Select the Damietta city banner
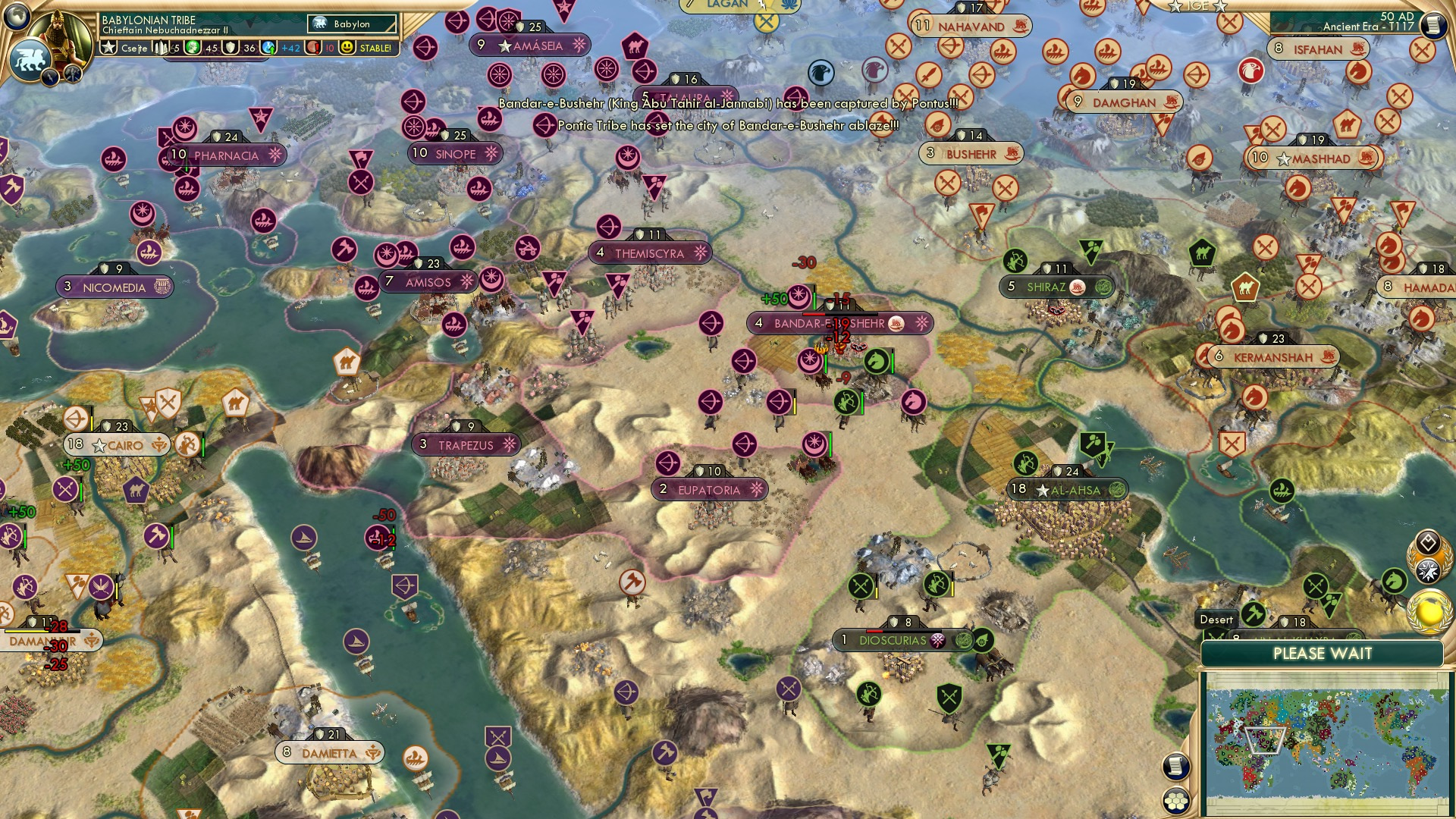 pyautogui.click(x=328, y=752)
